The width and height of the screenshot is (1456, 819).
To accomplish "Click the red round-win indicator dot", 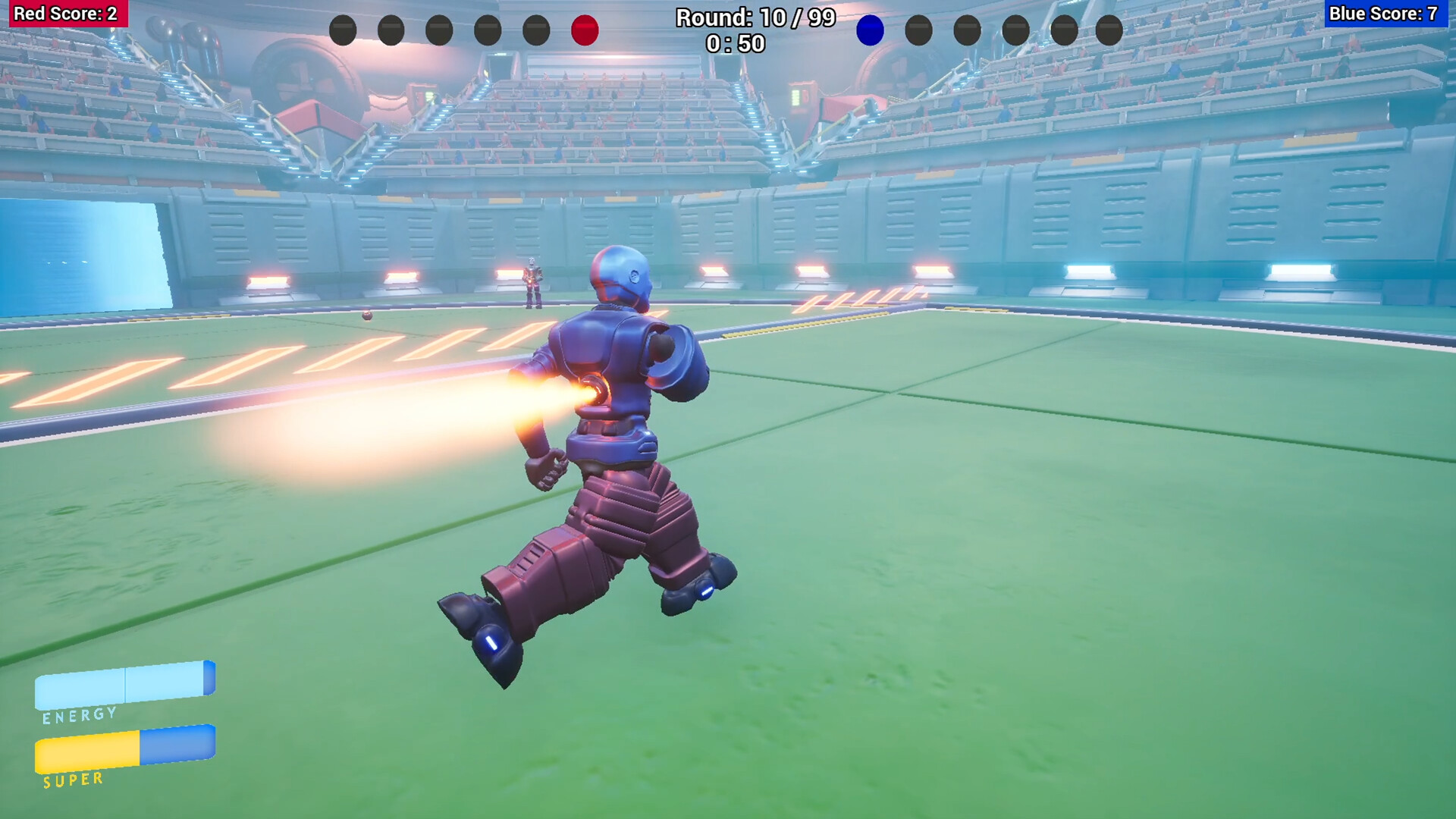I will click(585, 31).
